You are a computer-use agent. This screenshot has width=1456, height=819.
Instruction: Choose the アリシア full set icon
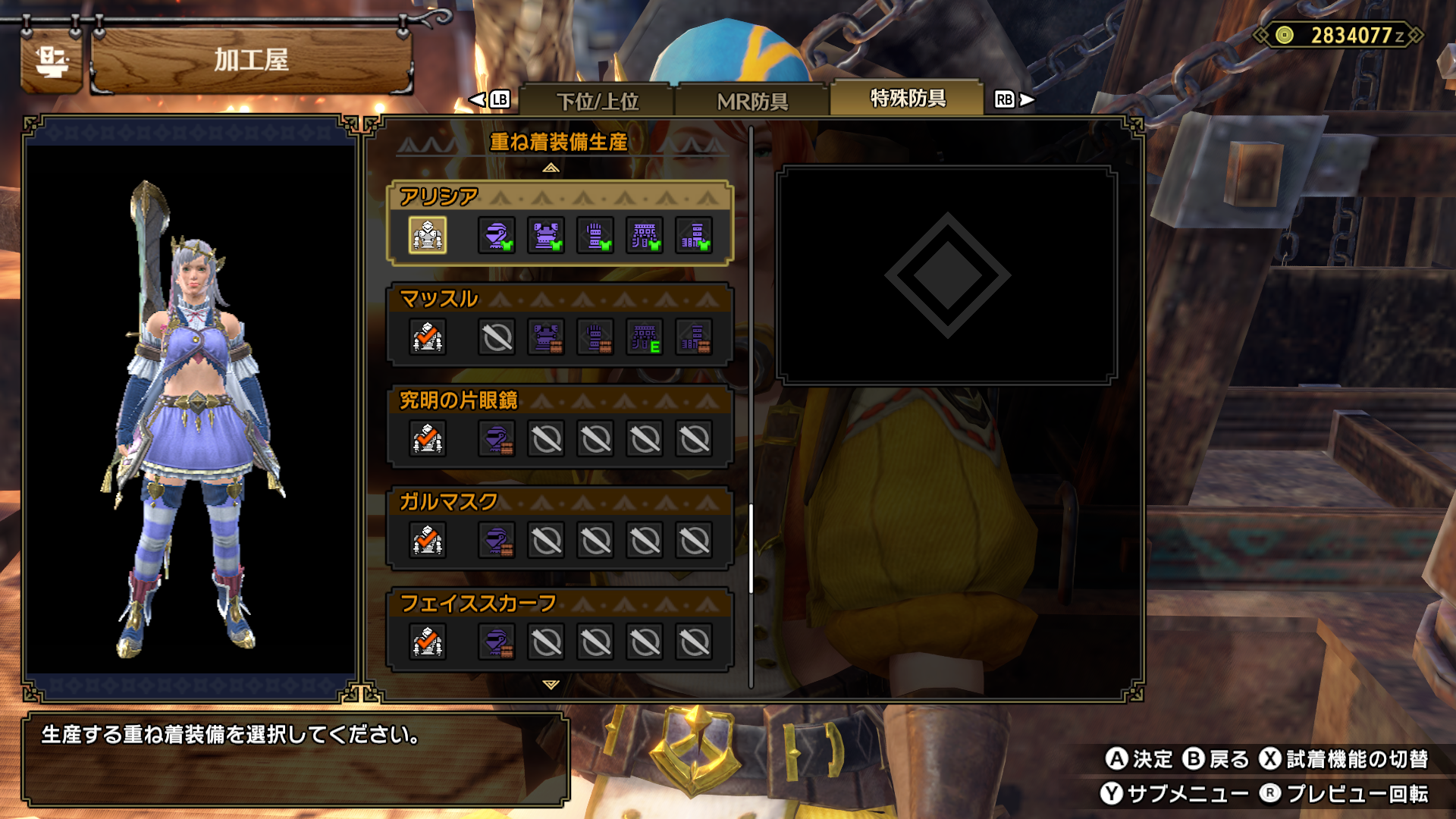coord(428,235)
